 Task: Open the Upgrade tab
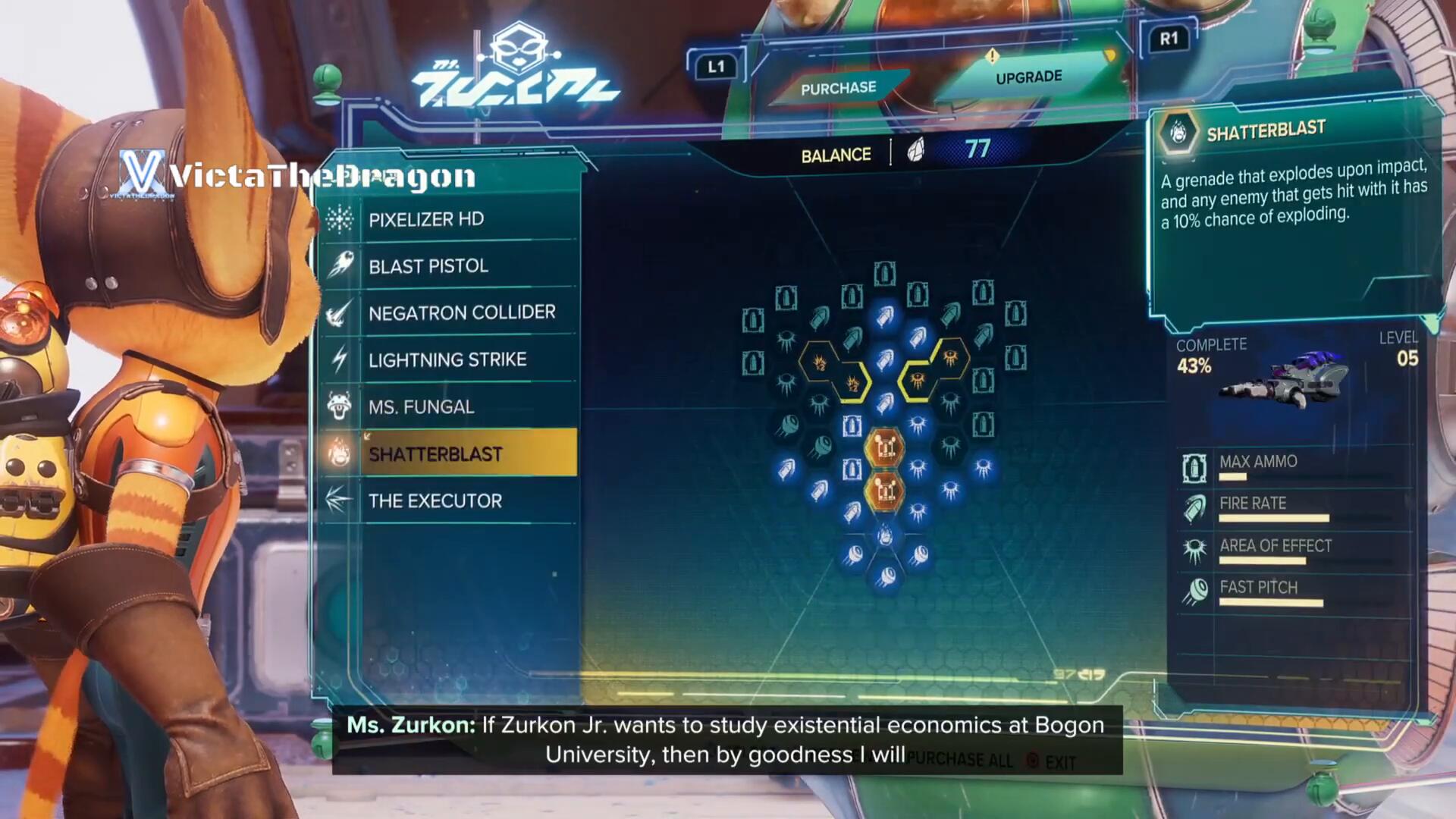[x=1028, y=77]
